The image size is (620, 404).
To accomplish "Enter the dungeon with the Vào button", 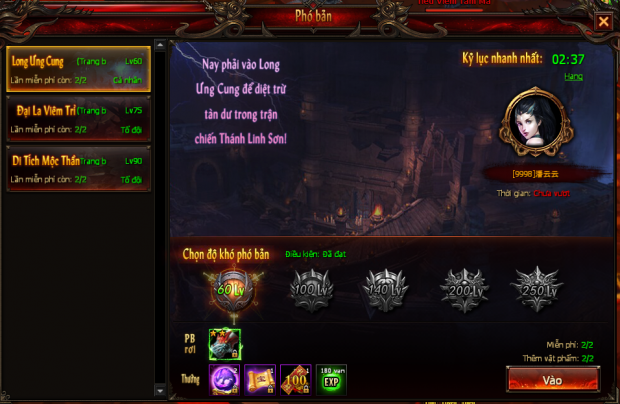I will pyautogui.click(x=552, y=380).
